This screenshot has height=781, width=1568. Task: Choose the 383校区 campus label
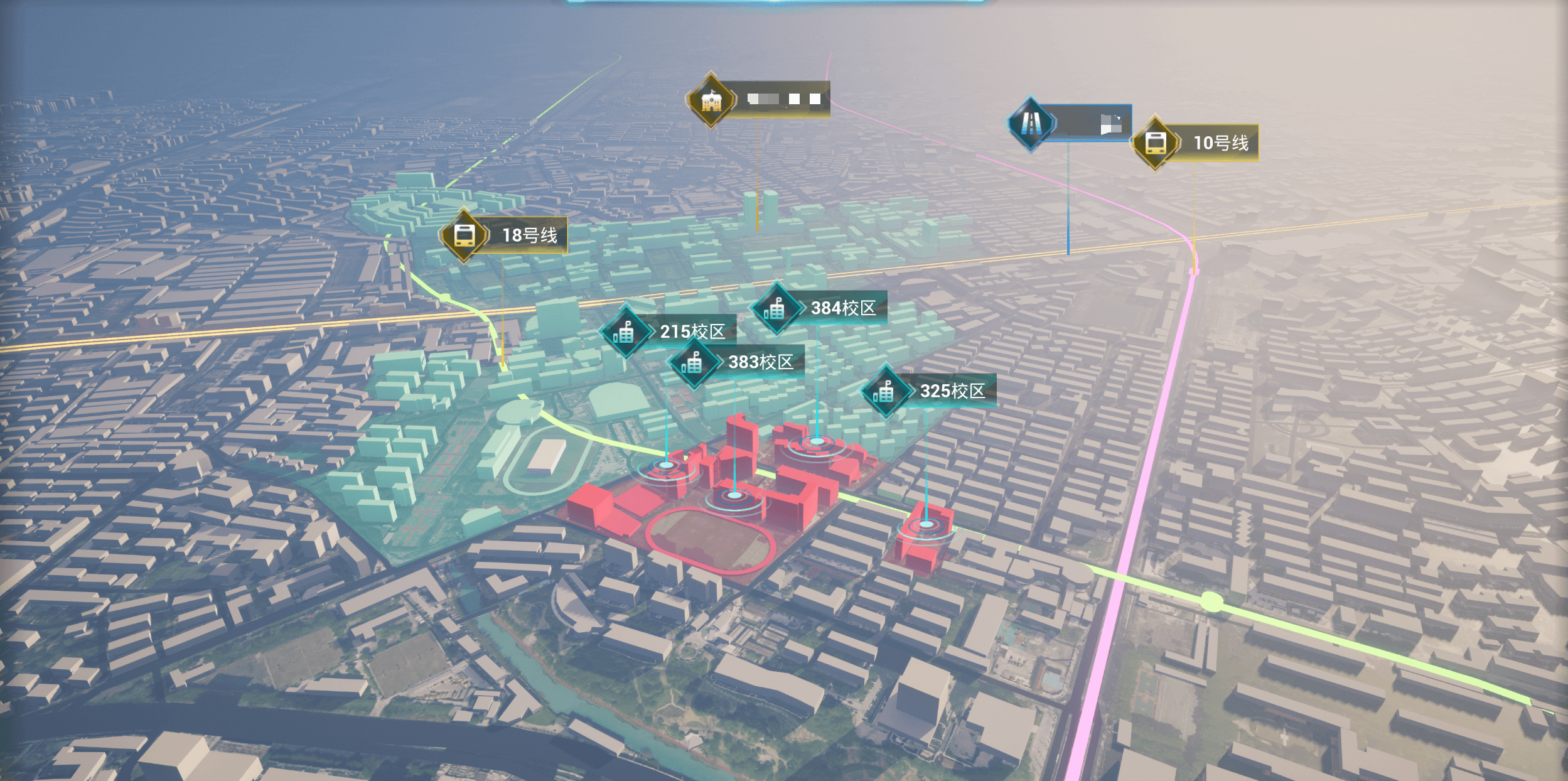click(x=760, y=362)
